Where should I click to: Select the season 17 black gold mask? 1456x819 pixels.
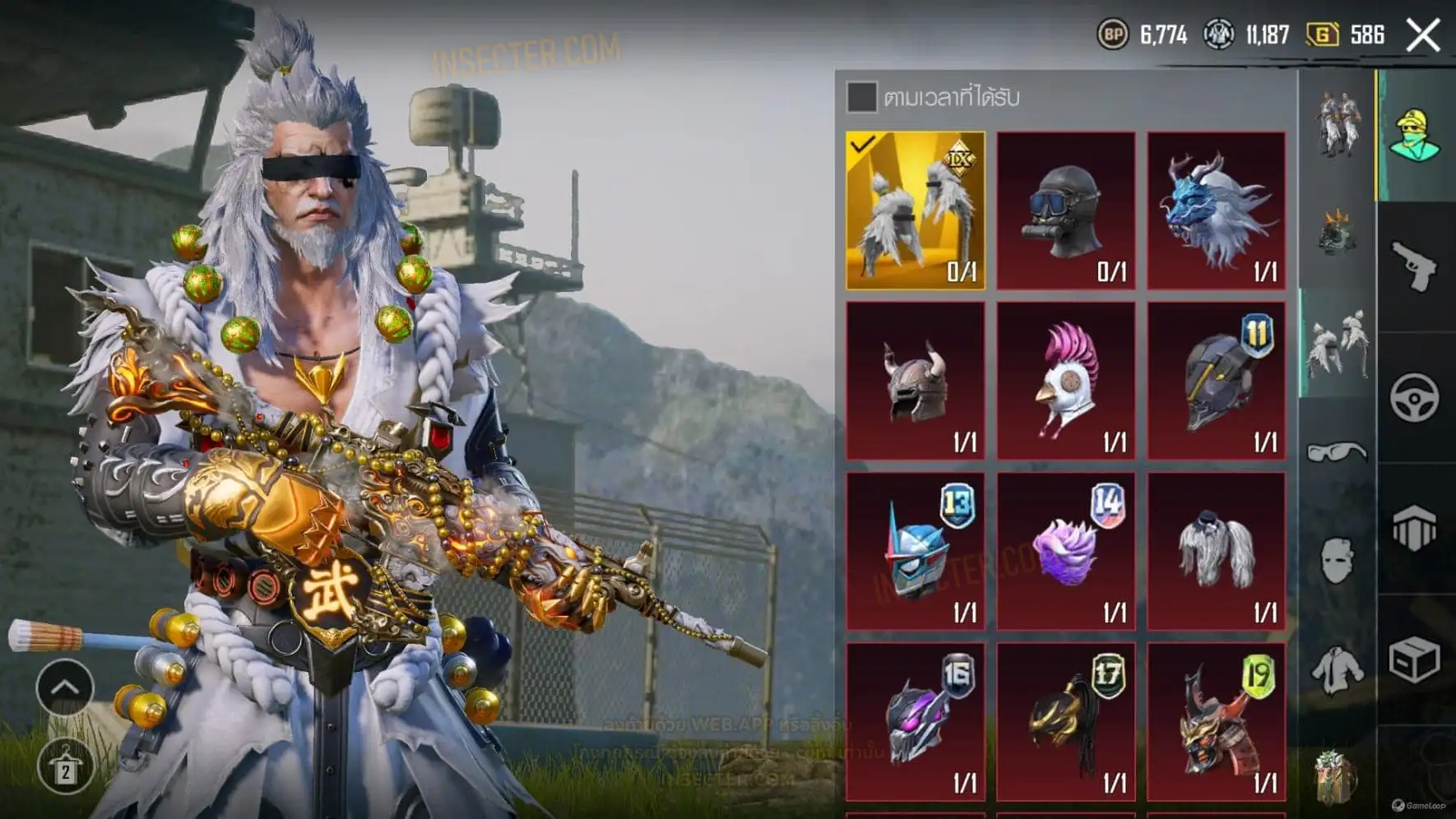1065,721
